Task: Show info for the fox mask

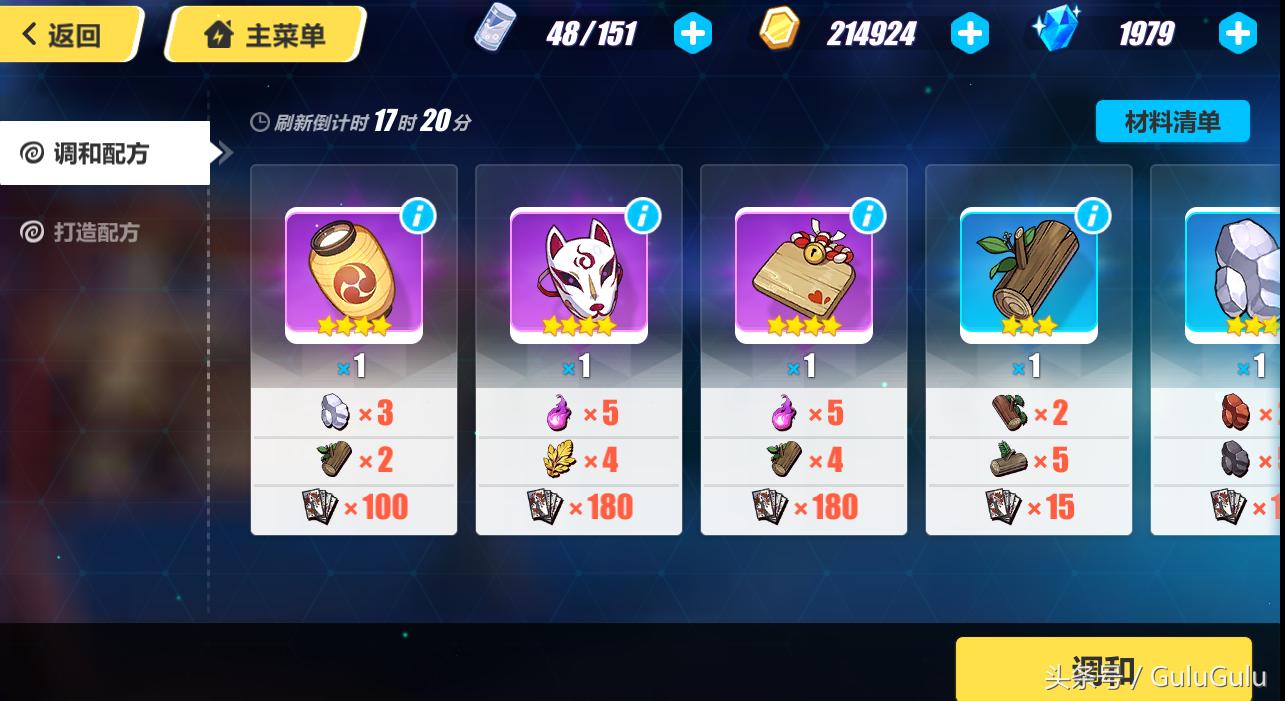Action: tap(643, 215)
